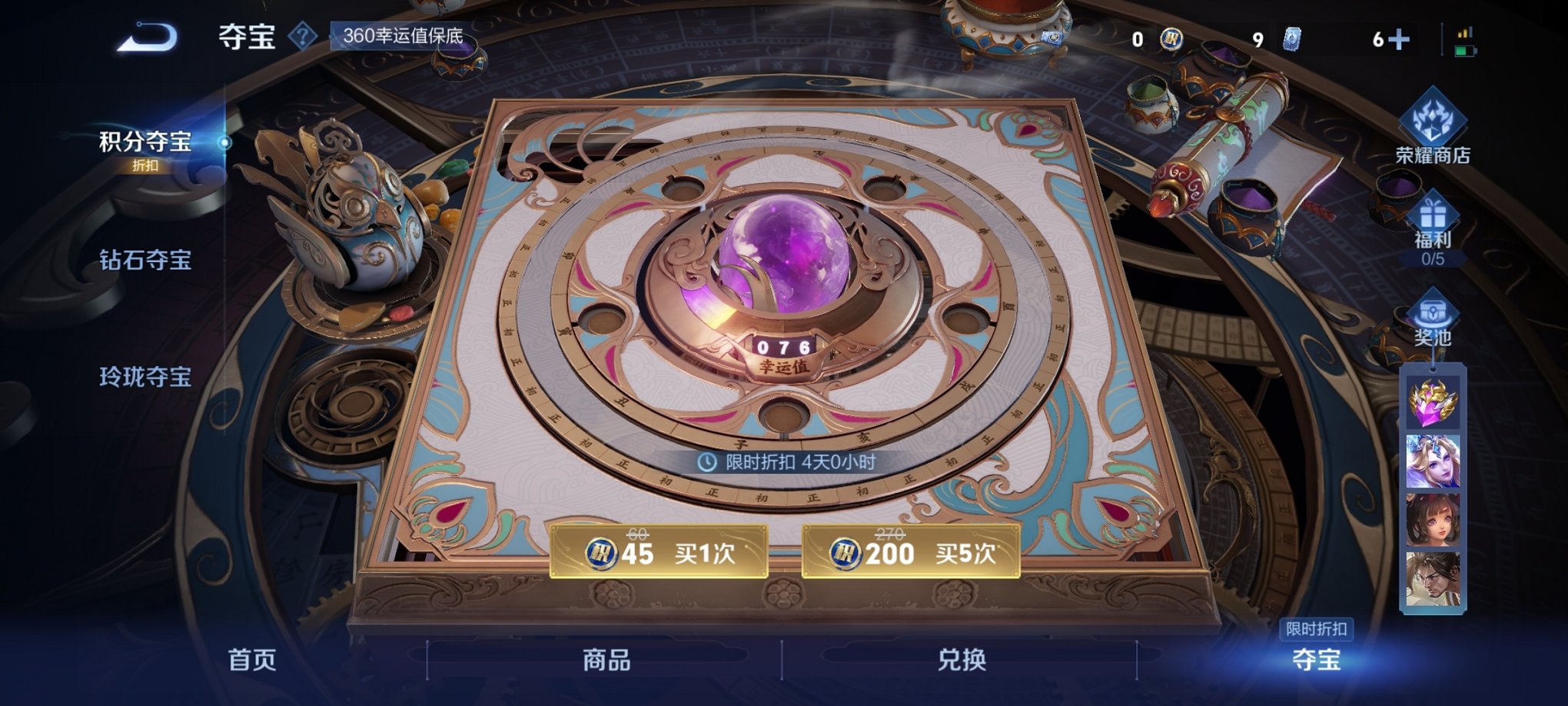
Task: Click the blue card token icon
Action: (x=1292, y=38)
